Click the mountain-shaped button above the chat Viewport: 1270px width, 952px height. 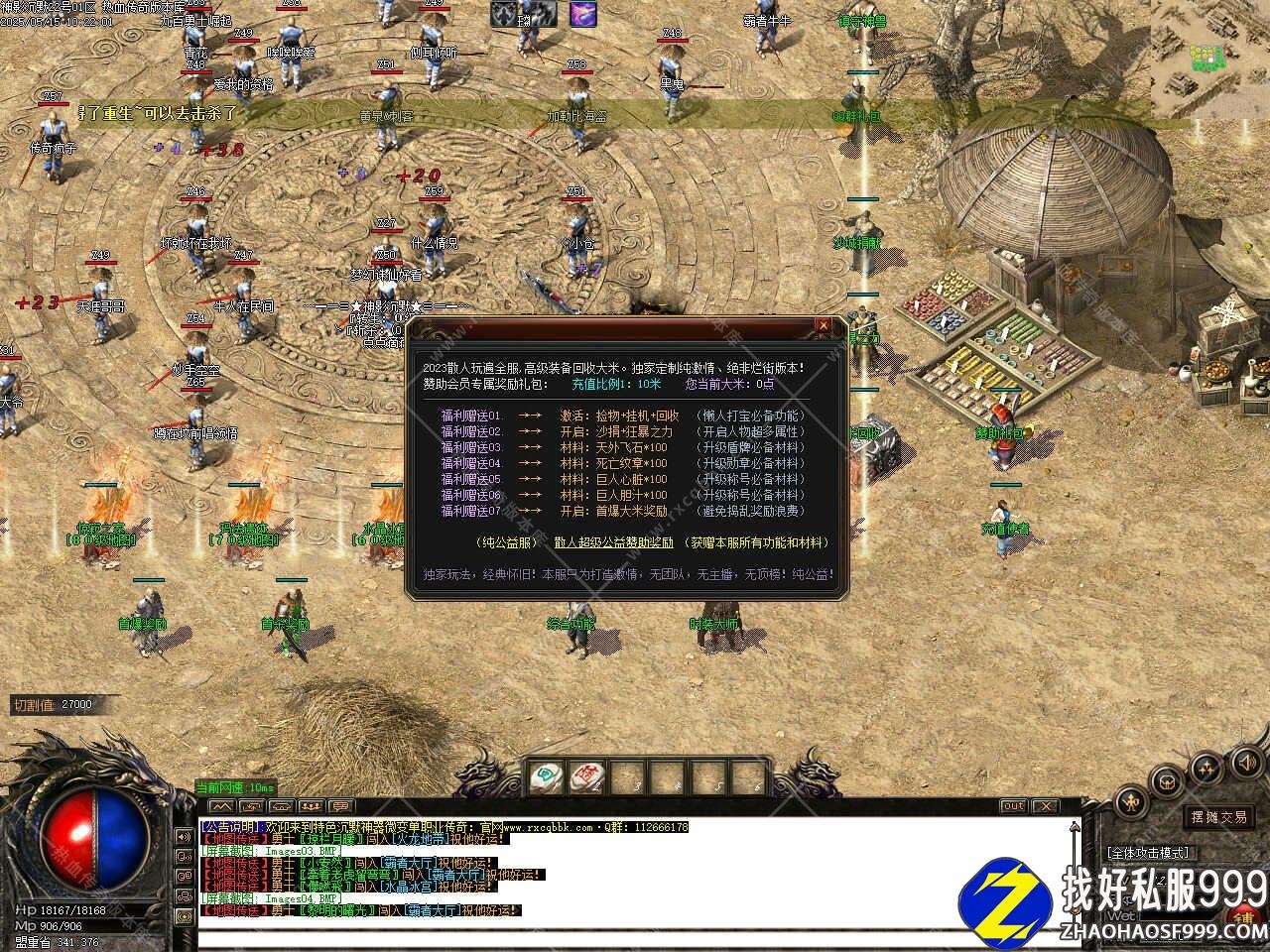[x=221, y=806]
